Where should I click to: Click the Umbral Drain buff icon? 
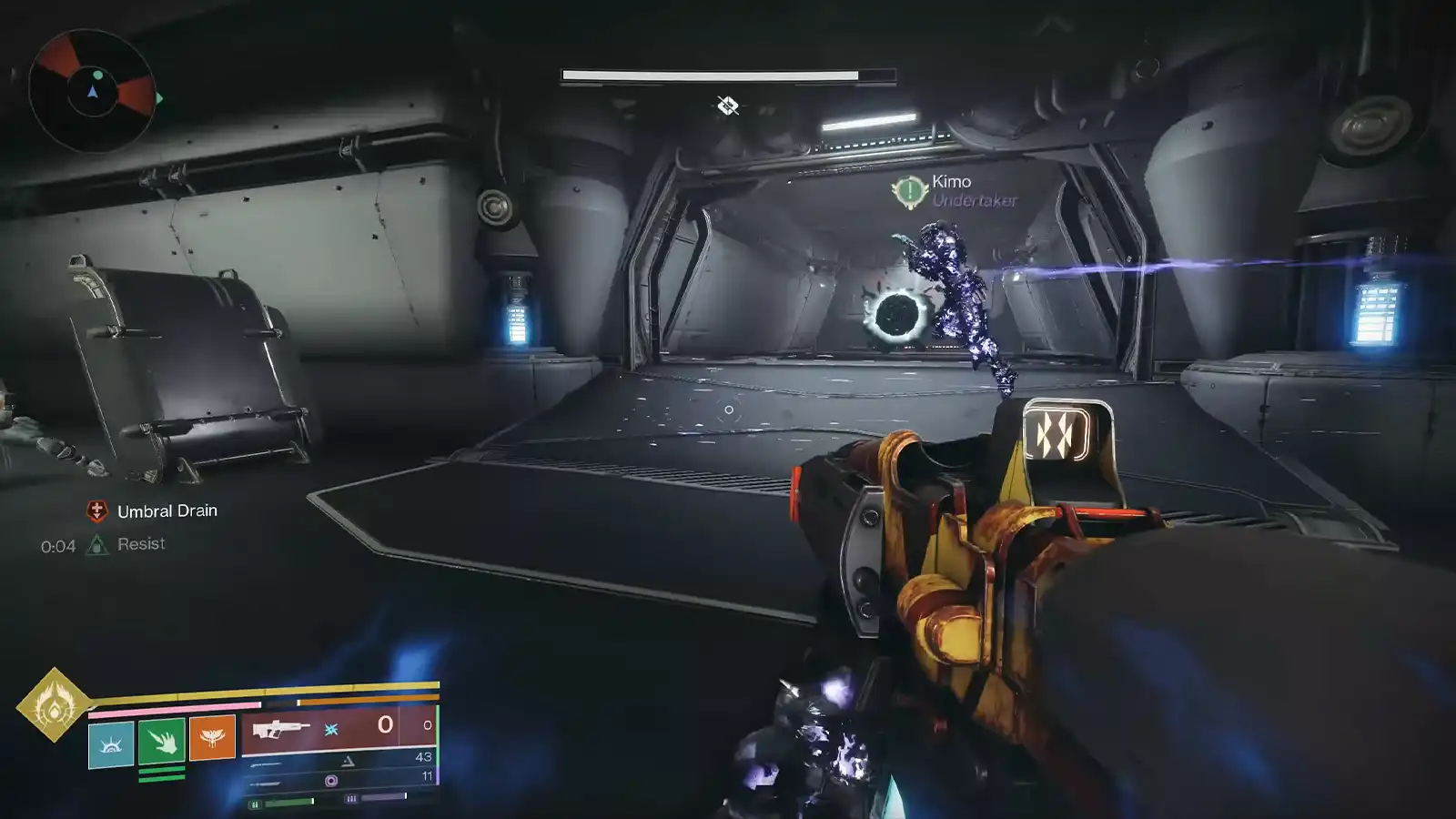click(97, 511)
